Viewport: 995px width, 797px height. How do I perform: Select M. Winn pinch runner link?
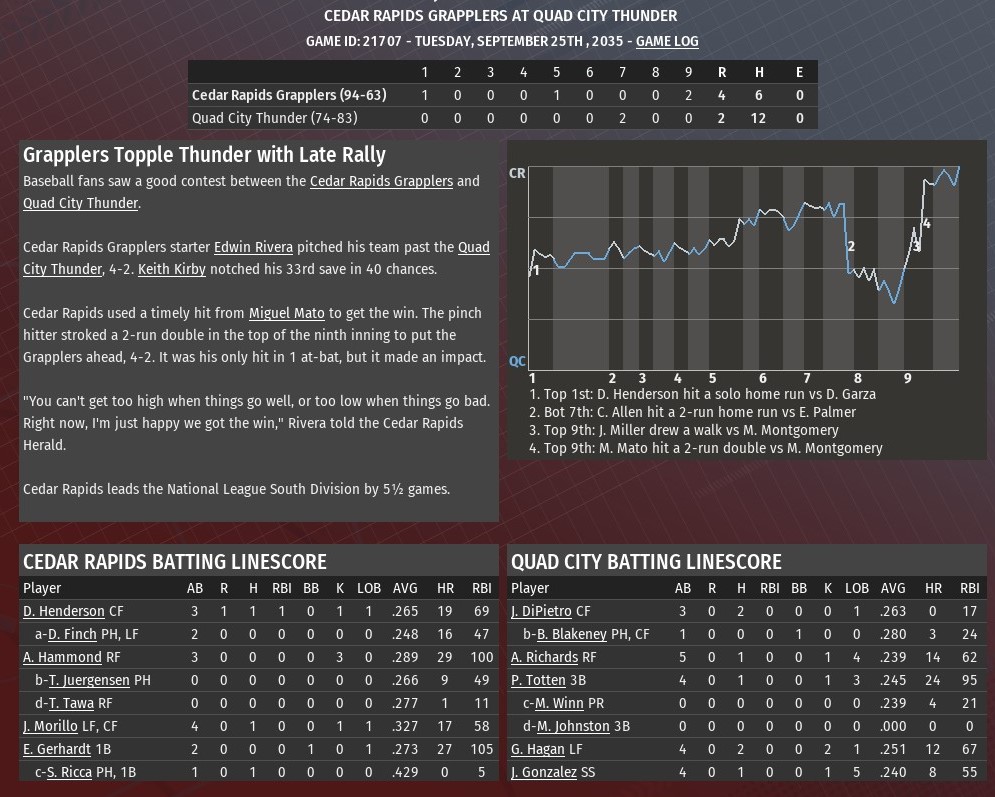pos(560,703)
